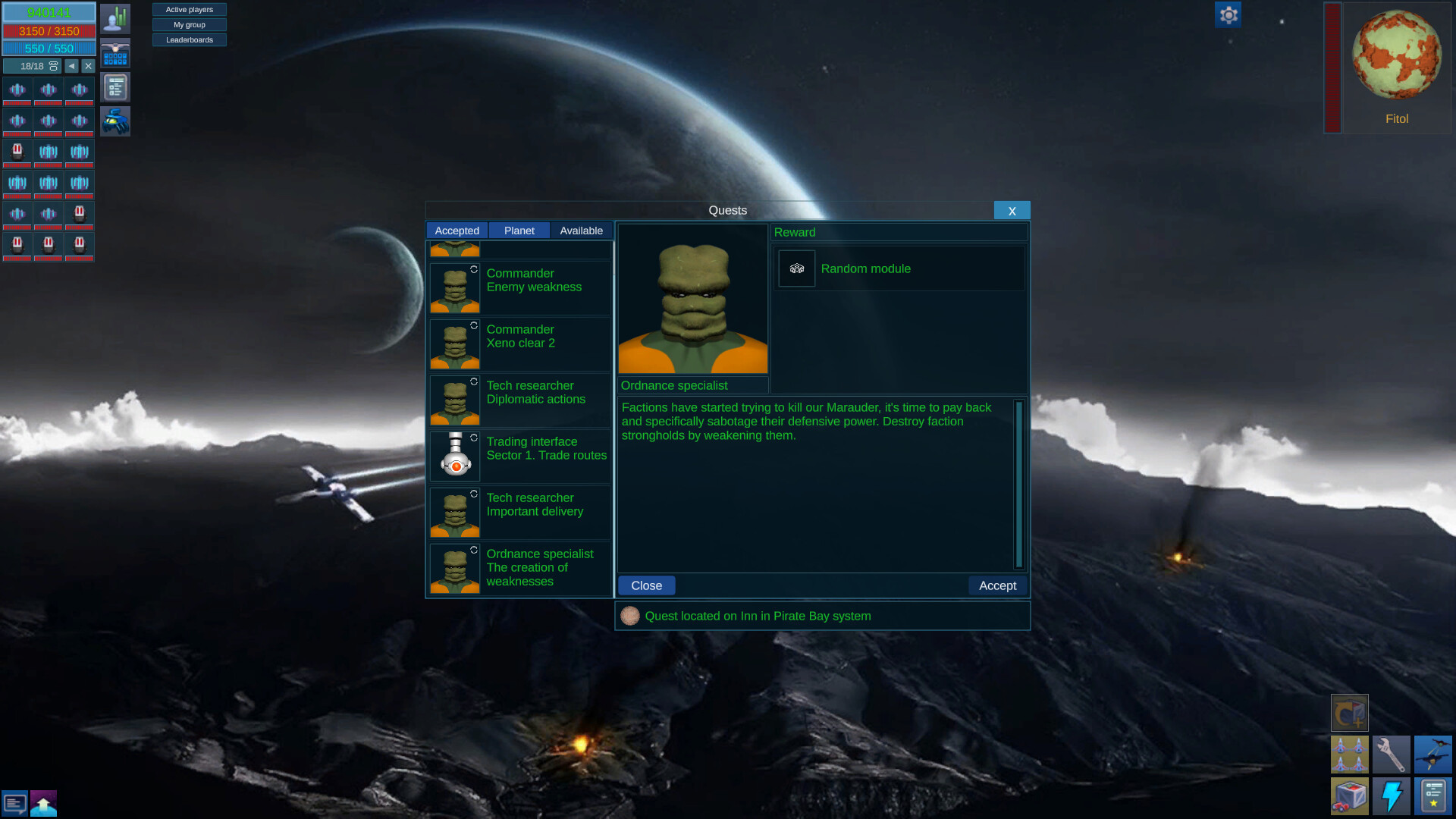Switch to the Accepted quests tab
1456x819 pixels.
pyautogui.click(x=457, y=231)
